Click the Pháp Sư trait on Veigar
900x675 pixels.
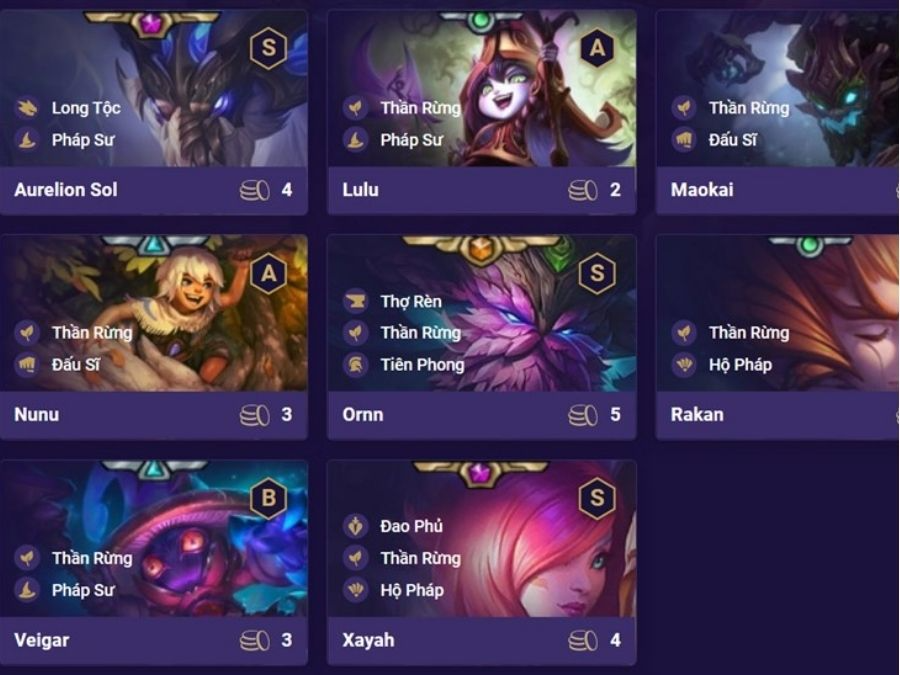(82, 590)
